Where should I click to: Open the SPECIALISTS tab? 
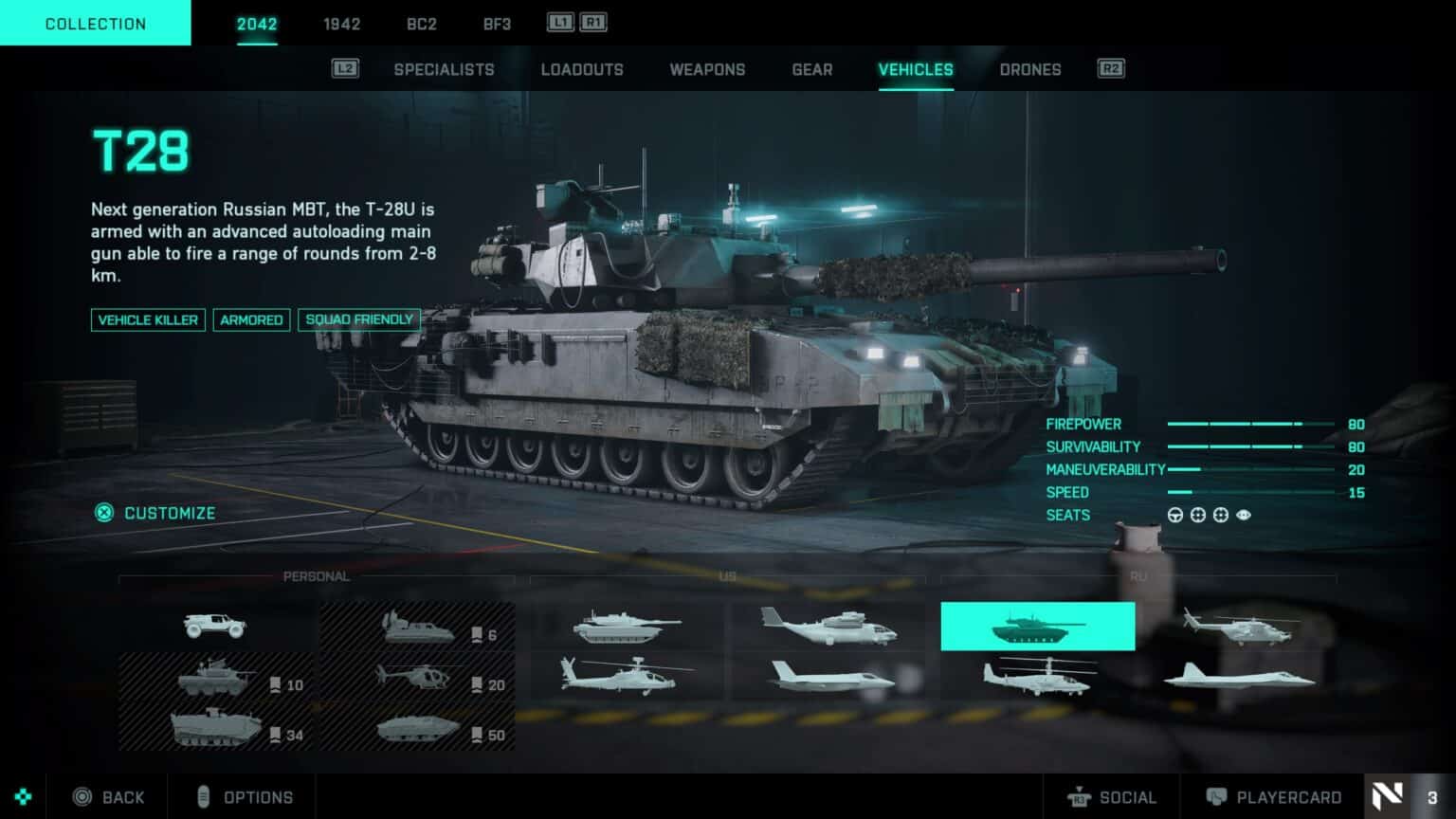(444, 69)
